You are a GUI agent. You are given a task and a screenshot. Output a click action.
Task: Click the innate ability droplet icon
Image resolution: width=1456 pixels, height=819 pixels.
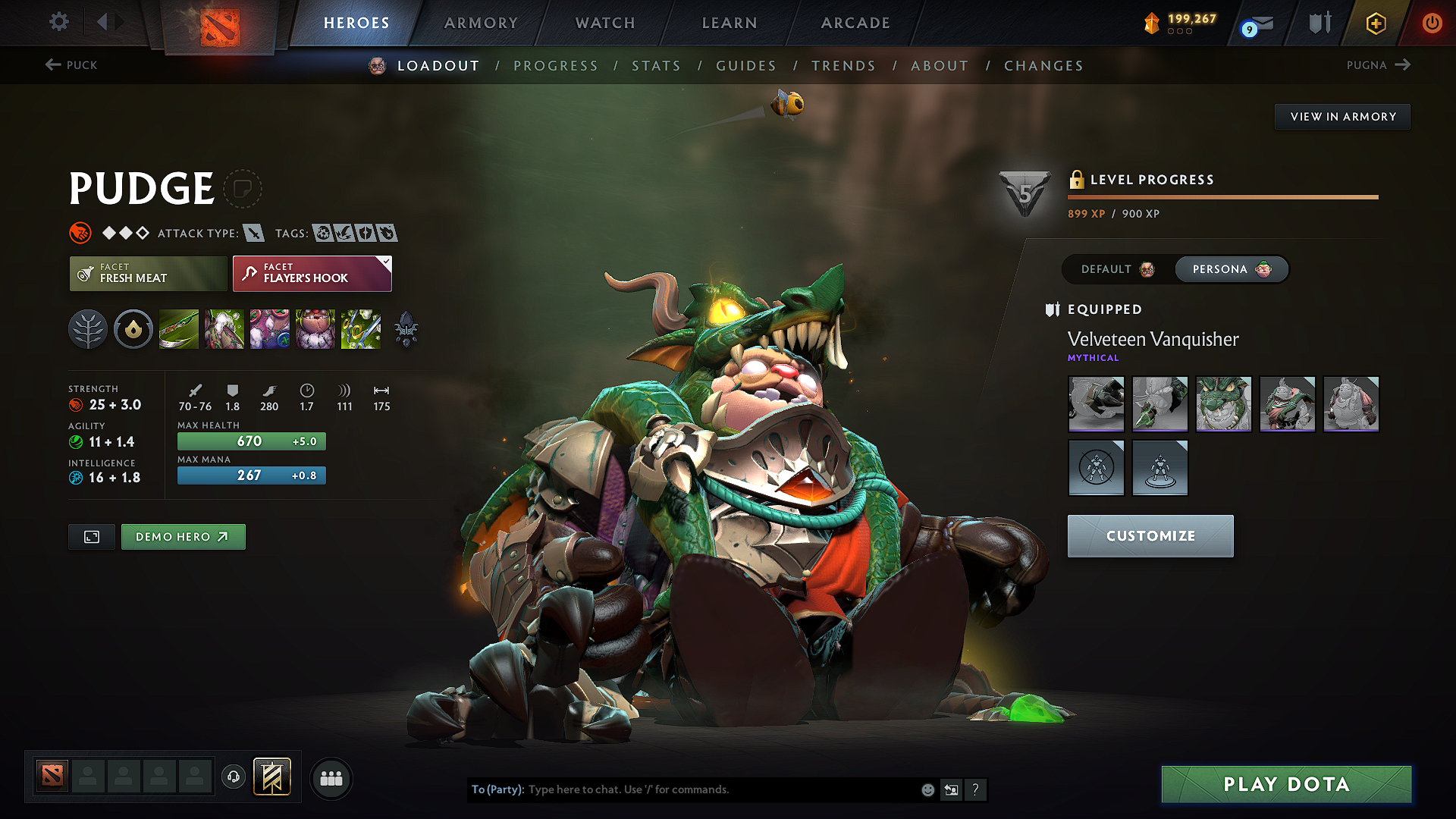point(133,328)
